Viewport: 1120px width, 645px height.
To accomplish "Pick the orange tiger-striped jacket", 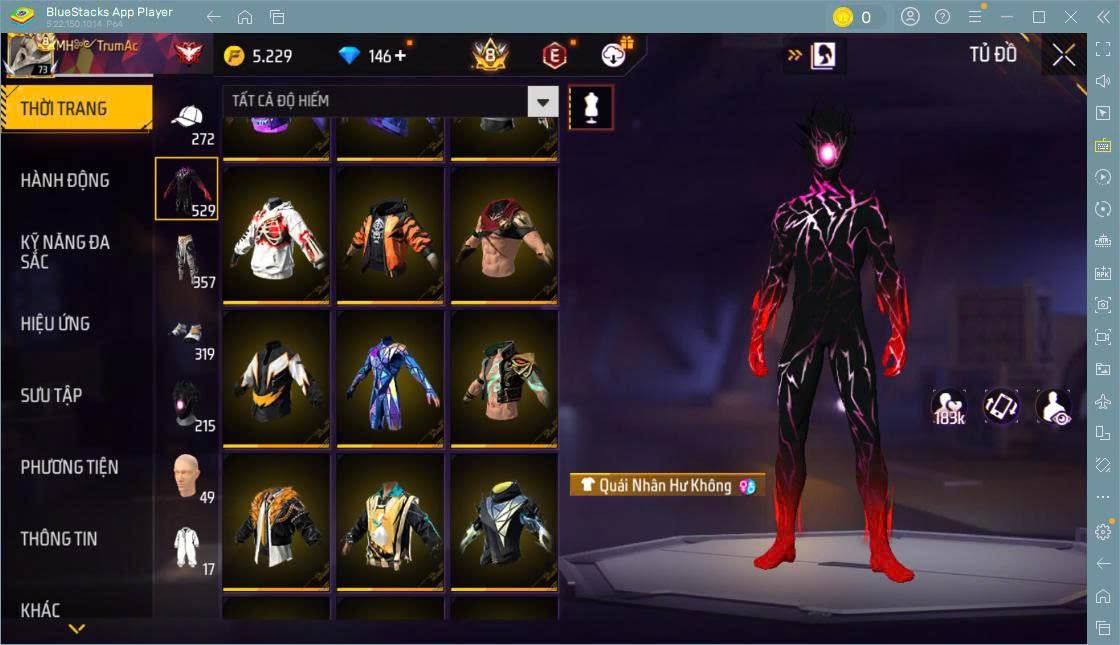I will [390, 236].
